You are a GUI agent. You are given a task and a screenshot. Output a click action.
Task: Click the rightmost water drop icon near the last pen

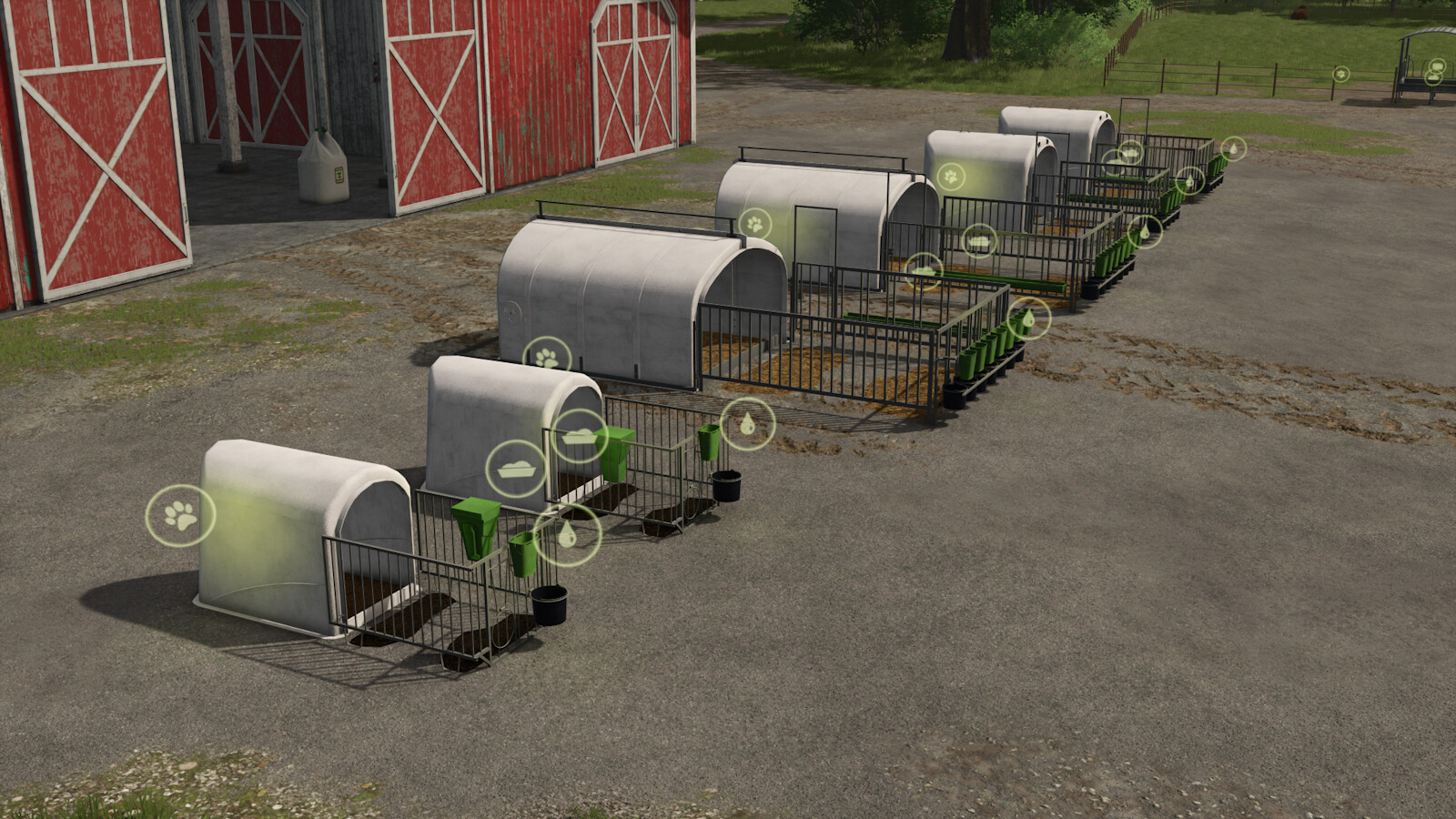[x=1234, y=148]
